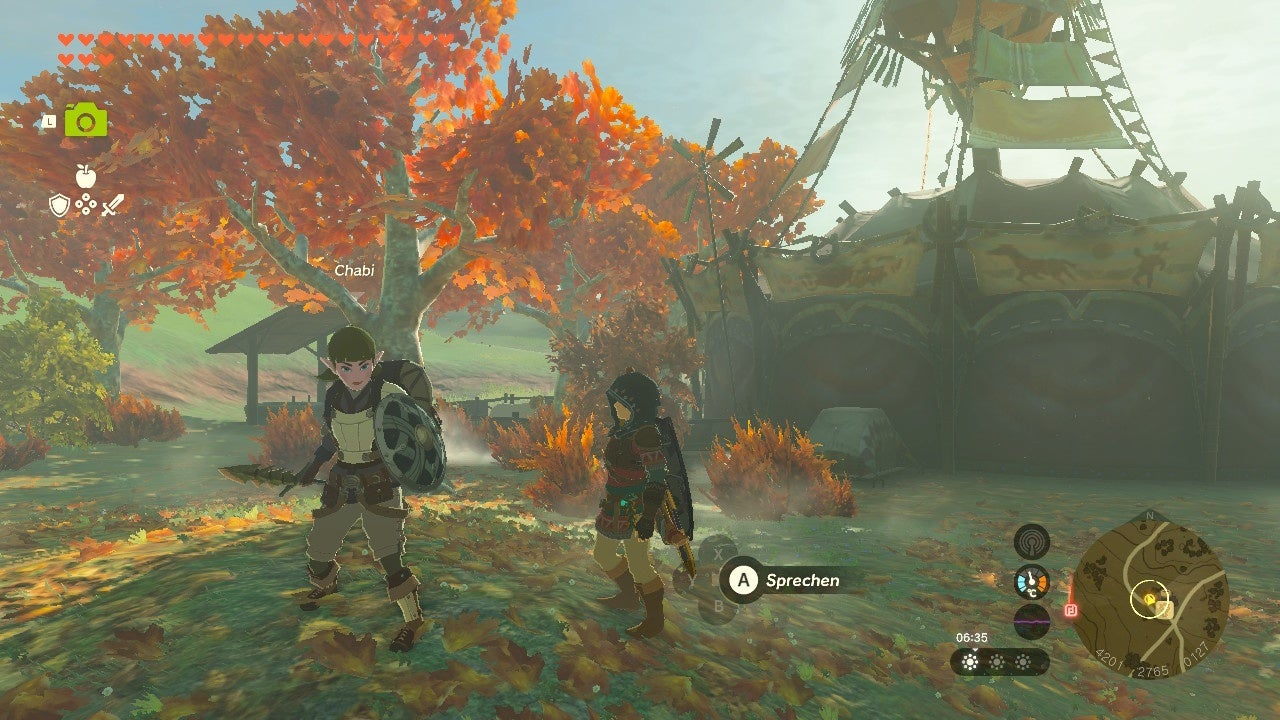Click the green camera icon
This screenshot has height=720, width=1280.
pos(85,121)
